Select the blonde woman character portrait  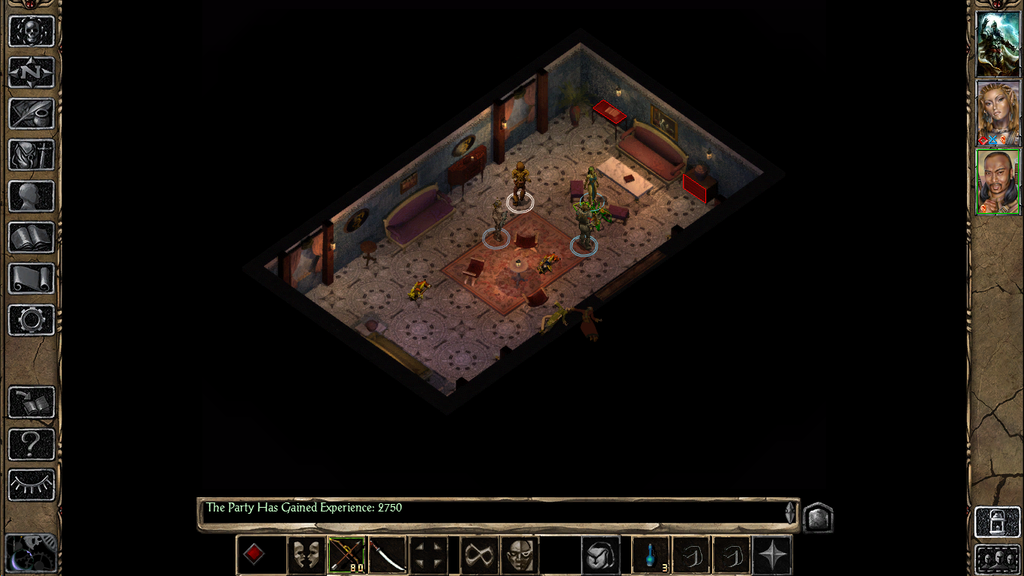click(998, 113)
